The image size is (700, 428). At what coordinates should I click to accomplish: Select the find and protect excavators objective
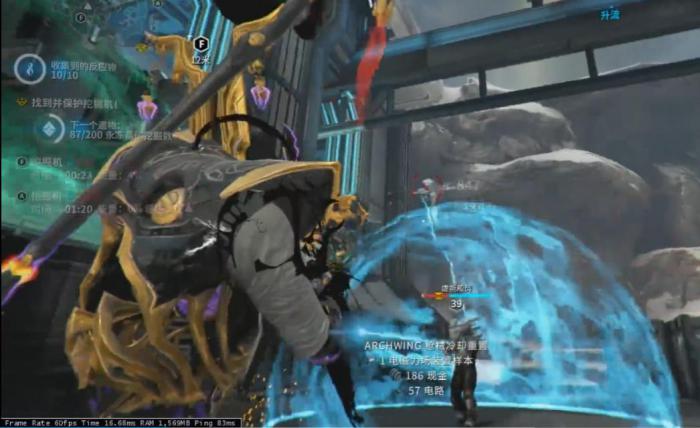[x=74, y=103]
